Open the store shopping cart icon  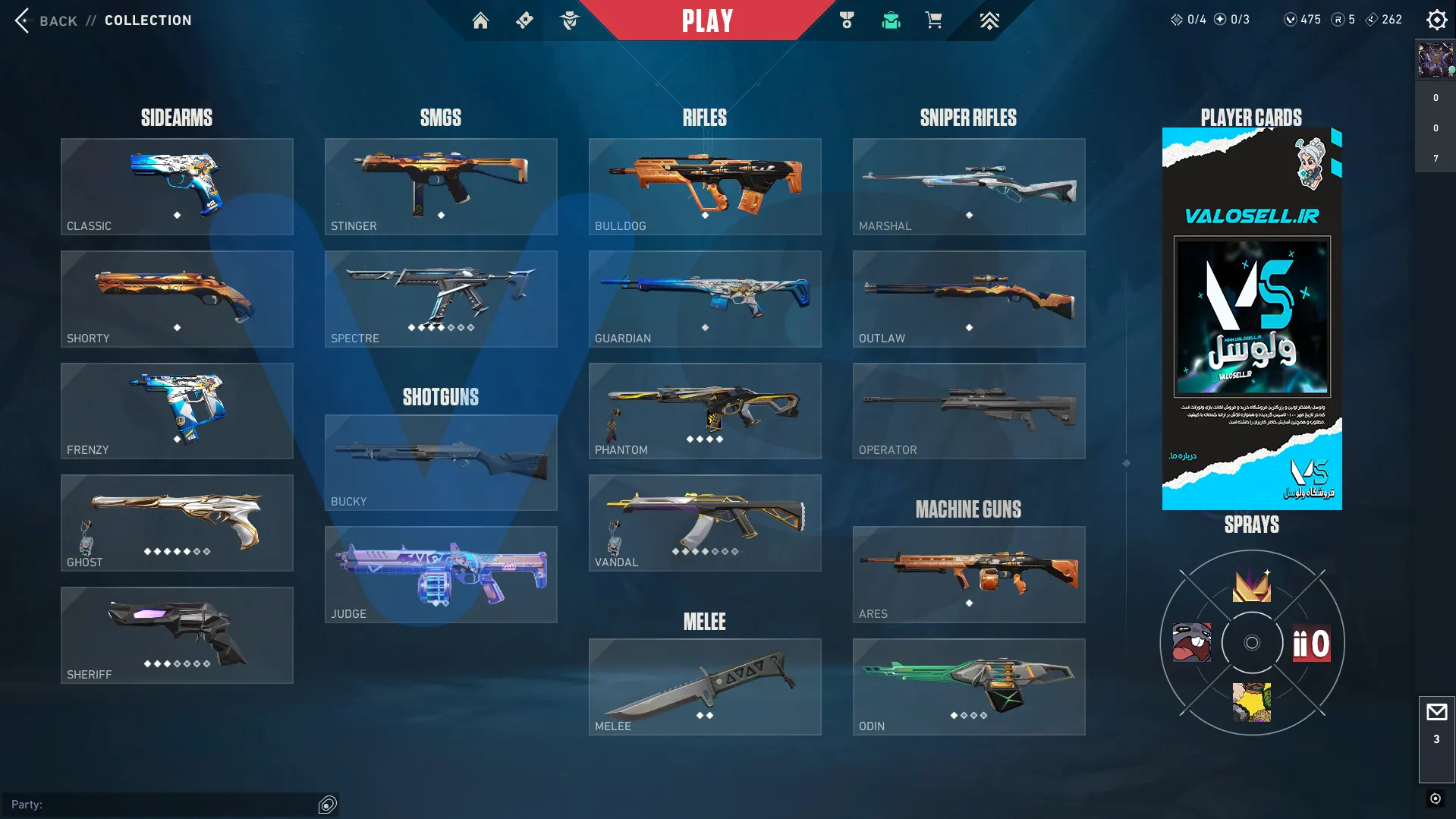click(x=933, y=20)
